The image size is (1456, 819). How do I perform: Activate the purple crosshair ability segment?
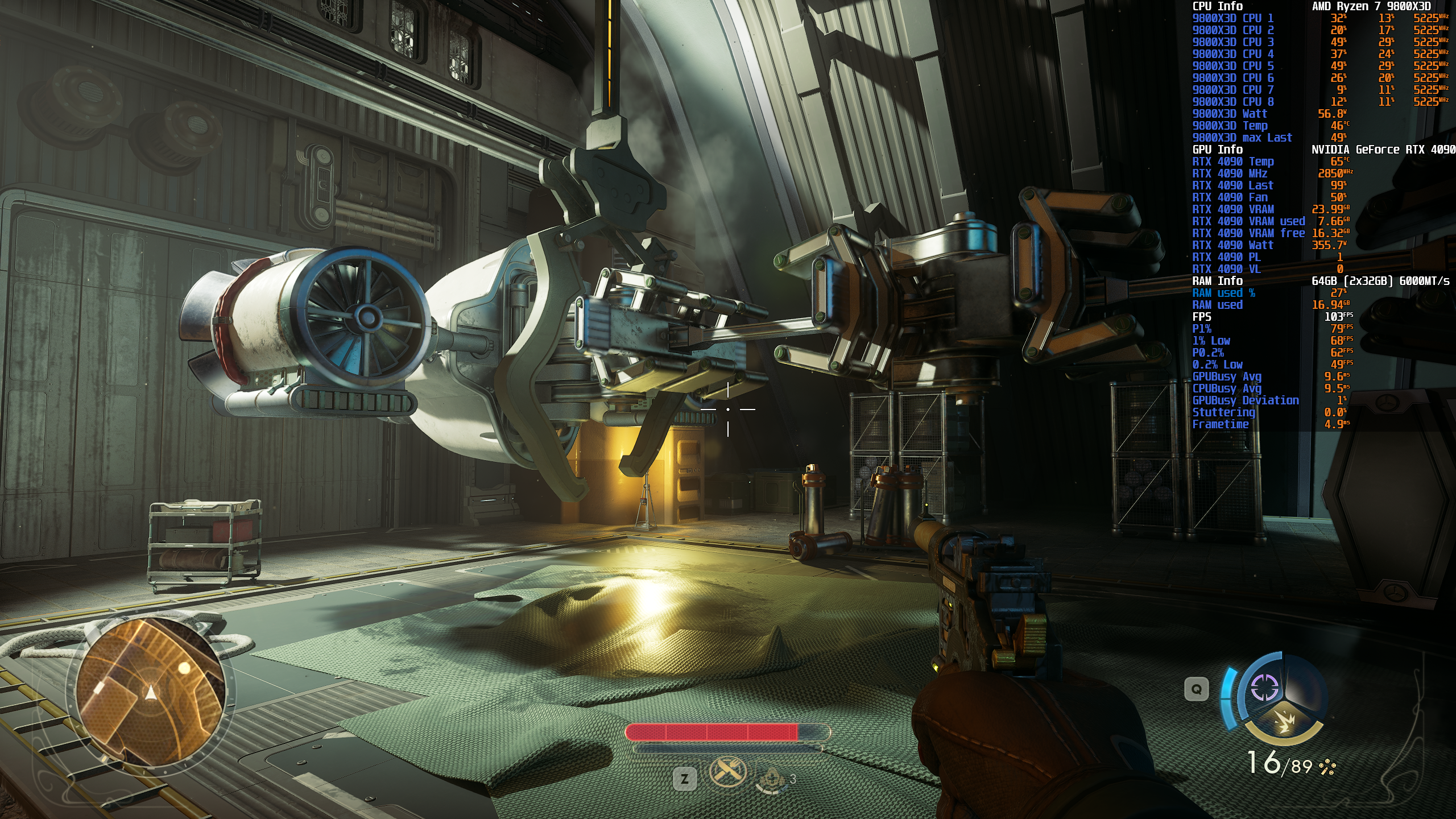click(1264, 689)
